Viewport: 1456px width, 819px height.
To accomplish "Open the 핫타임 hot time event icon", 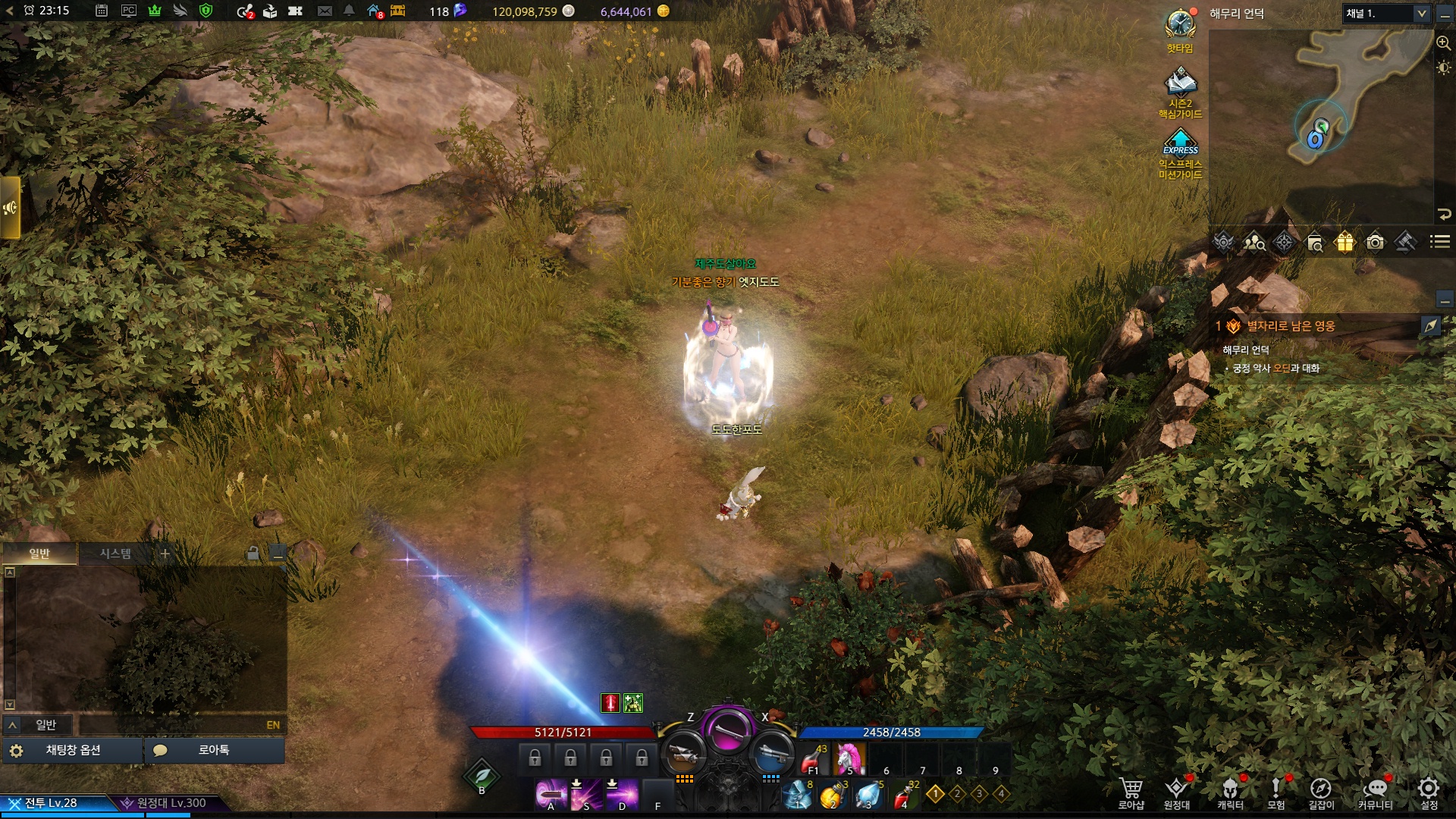I will [x=1180, y=30].
